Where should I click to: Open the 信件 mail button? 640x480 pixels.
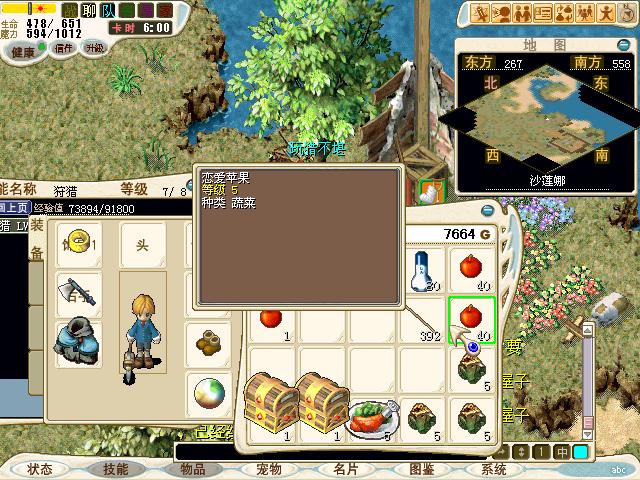[x=64, y=47]
